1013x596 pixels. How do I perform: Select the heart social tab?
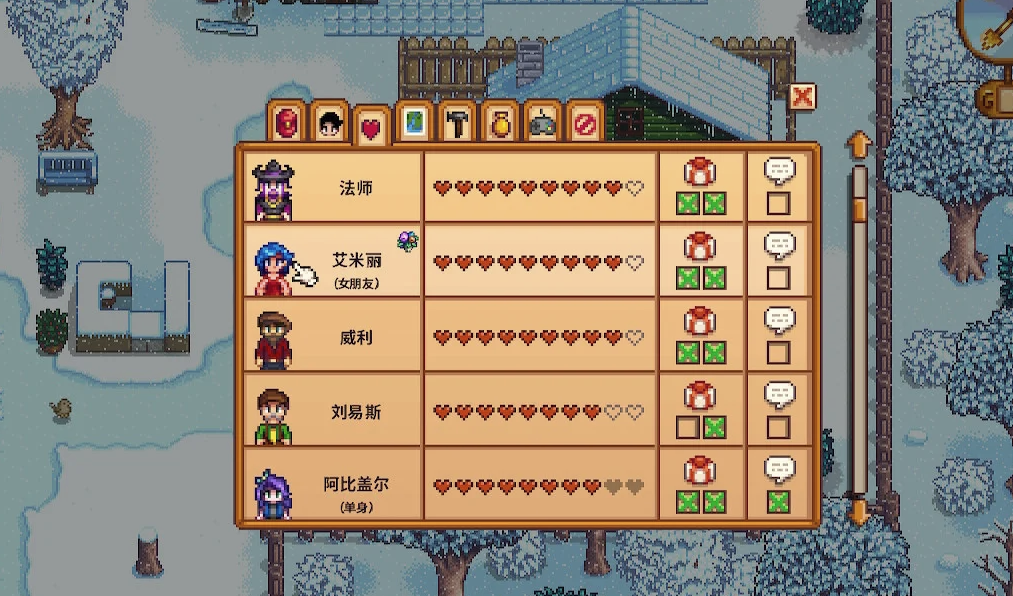(372, 128)
